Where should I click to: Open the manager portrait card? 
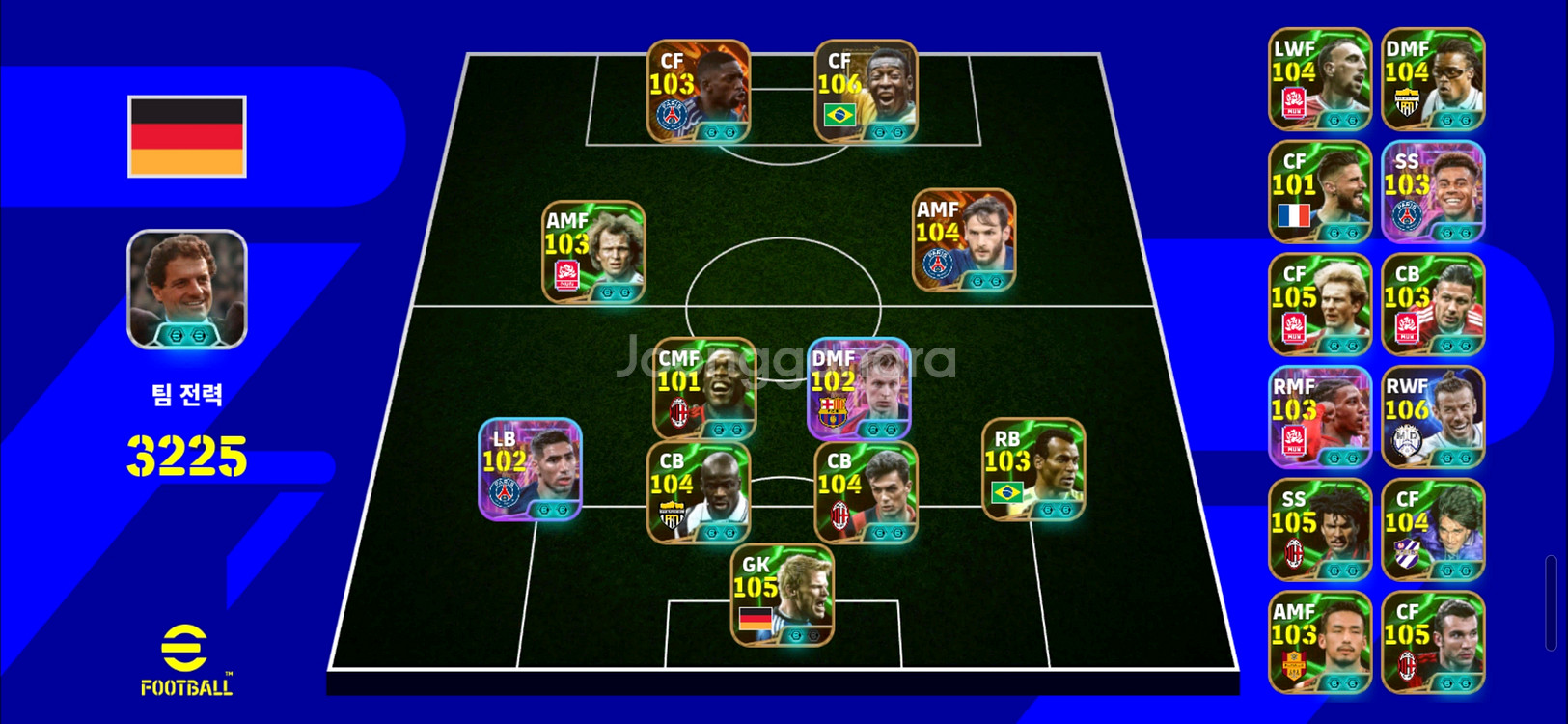coord(187,289)
